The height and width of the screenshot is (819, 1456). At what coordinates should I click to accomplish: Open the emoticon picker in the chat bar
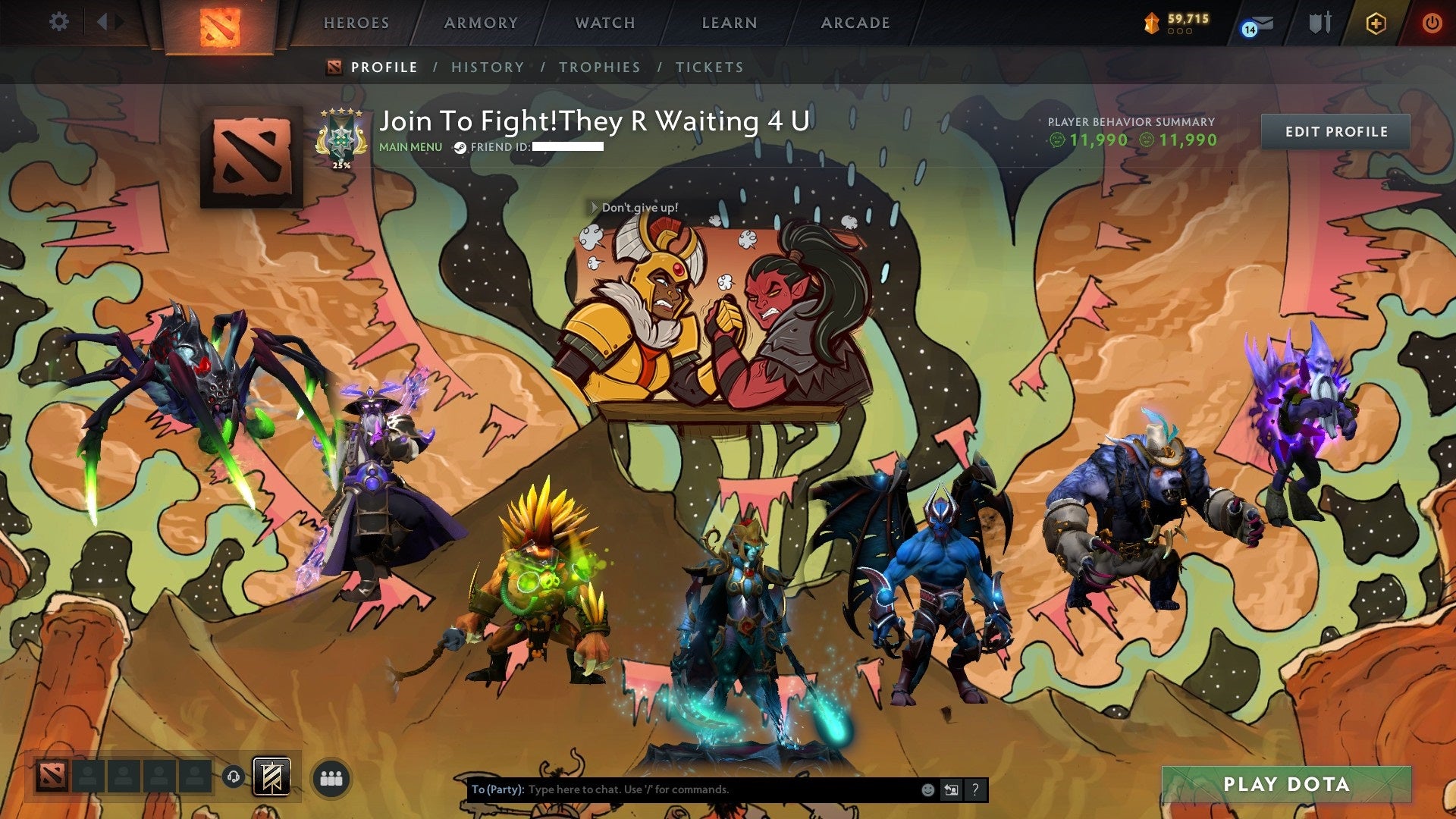(928, 789)
